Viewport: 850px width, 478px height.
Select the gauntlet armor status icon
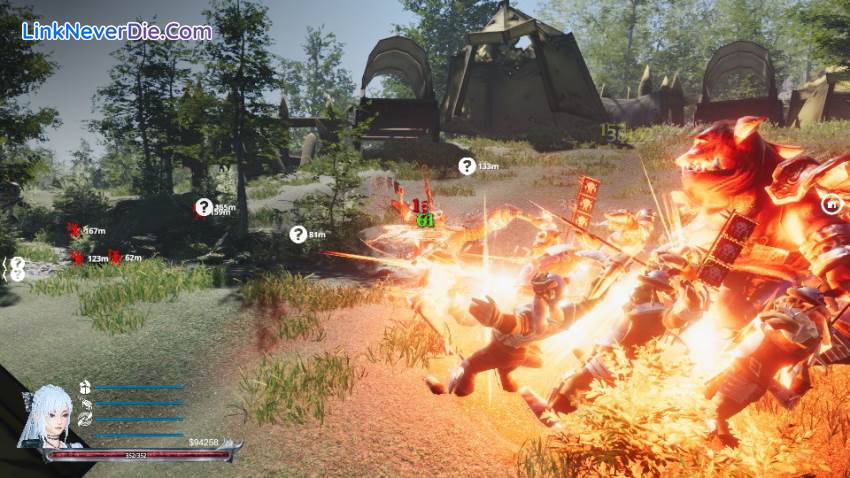85,403
